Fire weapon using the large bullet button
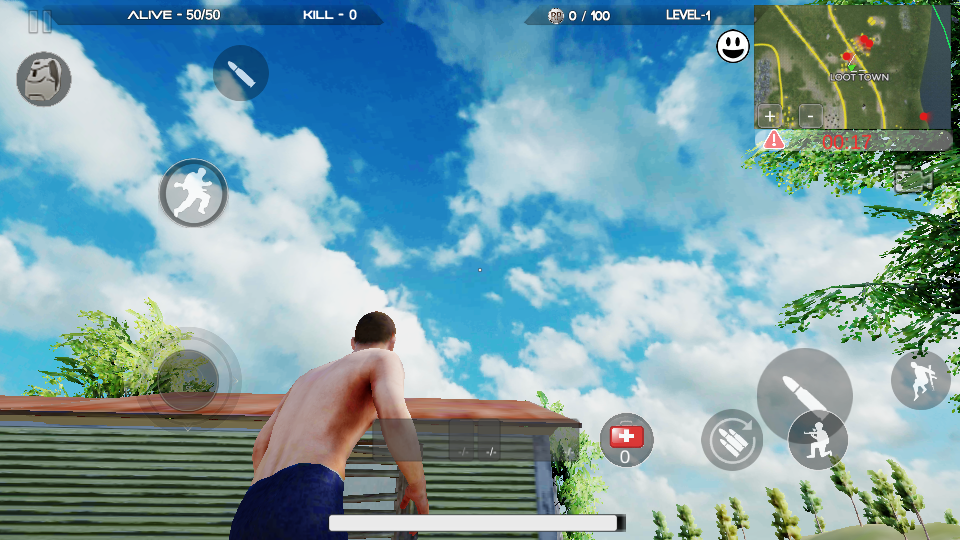 click(x=802, y=393)
